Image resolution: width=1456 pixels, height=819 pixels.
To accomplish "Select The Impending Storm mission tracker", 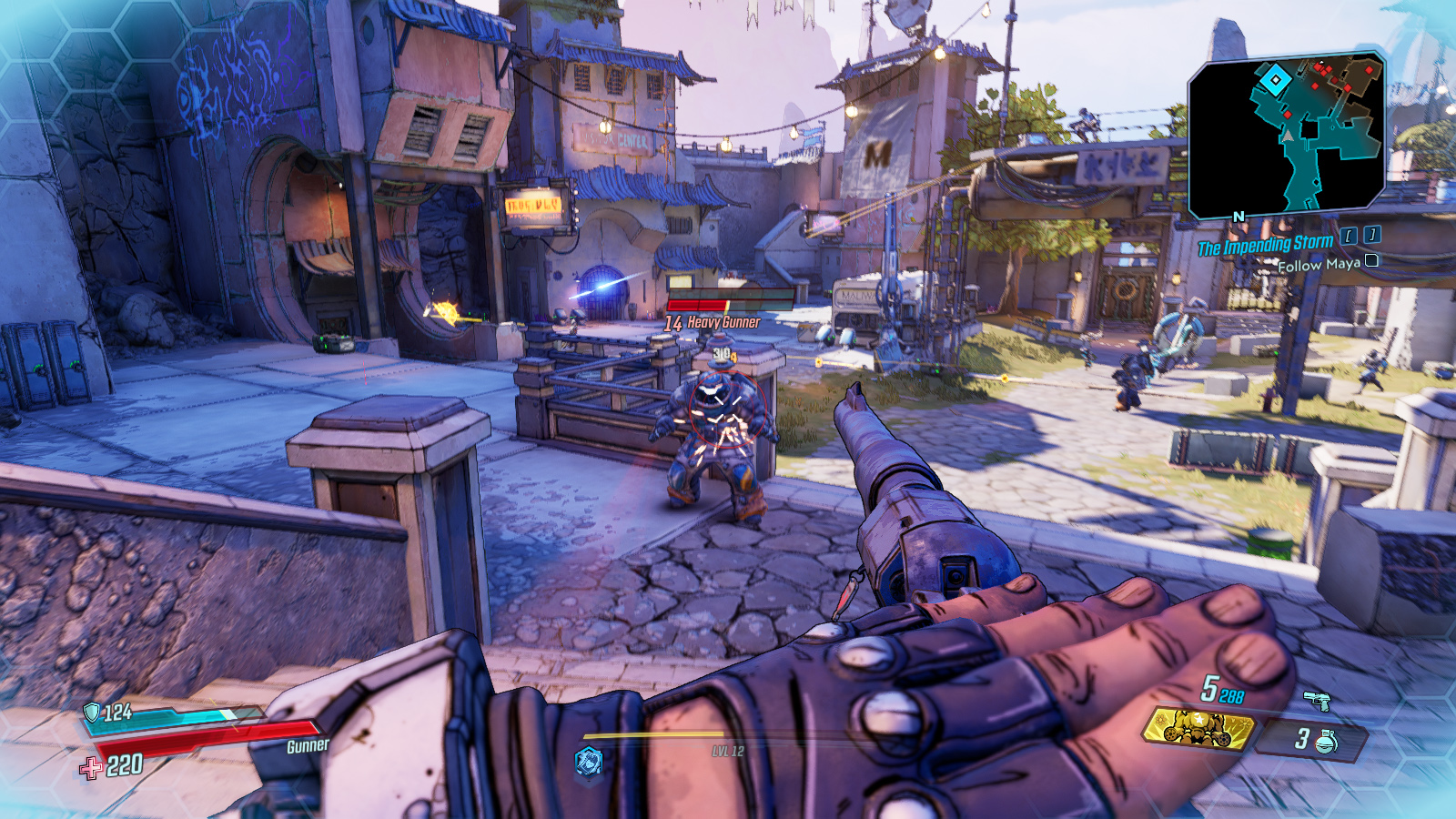I will [1265, 244].
